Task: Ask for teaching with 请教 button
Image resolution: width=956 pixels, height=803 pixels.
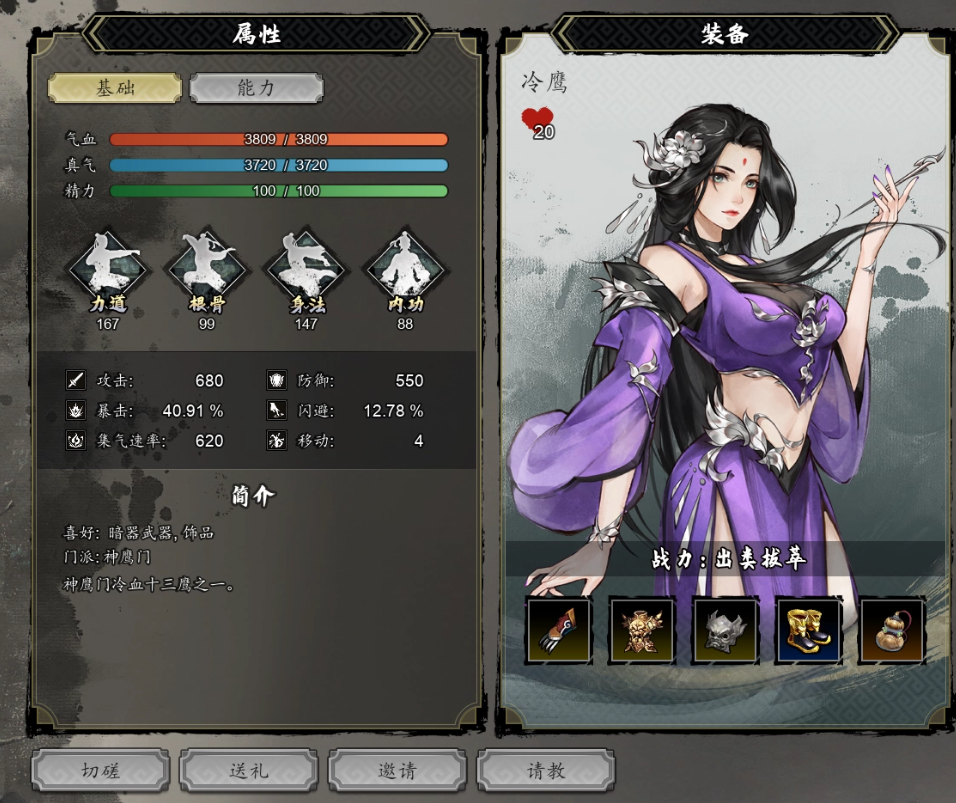Action: pos(546,771)
